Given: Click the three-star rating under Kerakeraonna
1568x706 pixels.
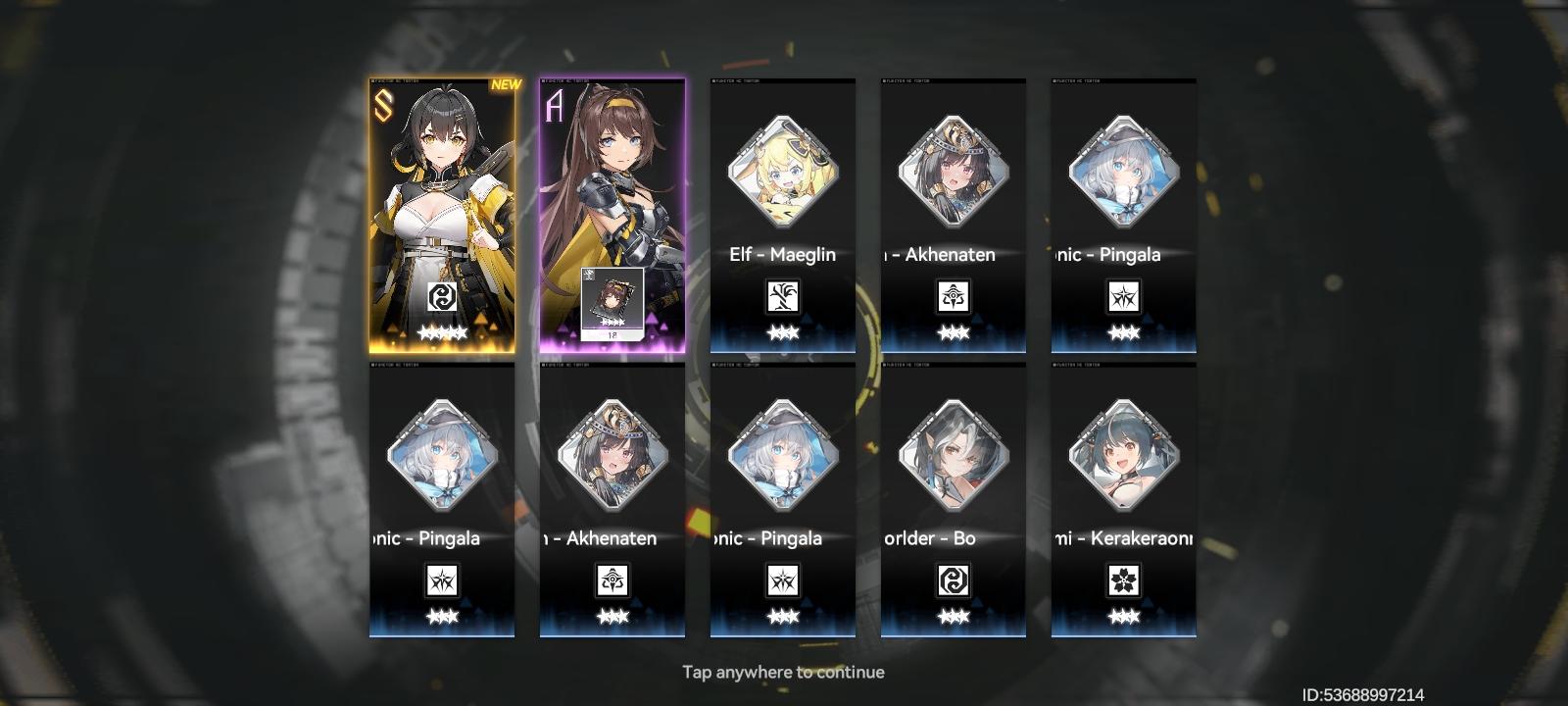Looking at the screenshot, I should coord(1124,615).
